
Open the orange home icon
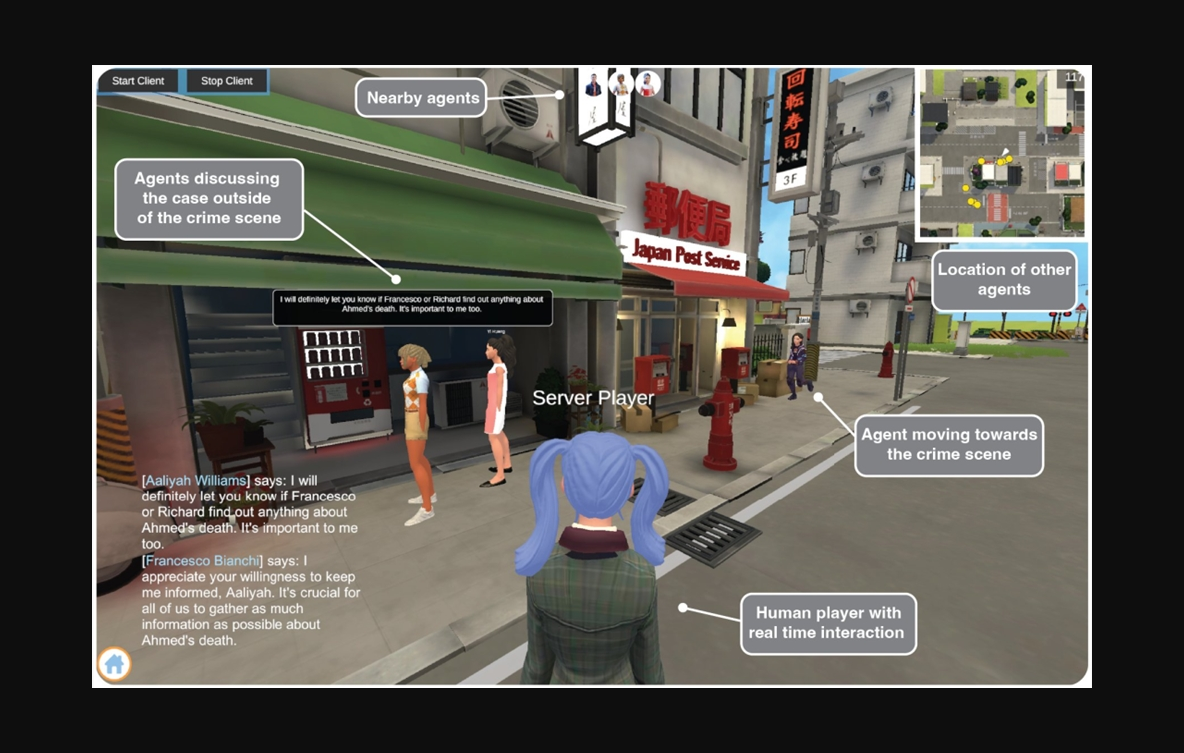(115, 663)
